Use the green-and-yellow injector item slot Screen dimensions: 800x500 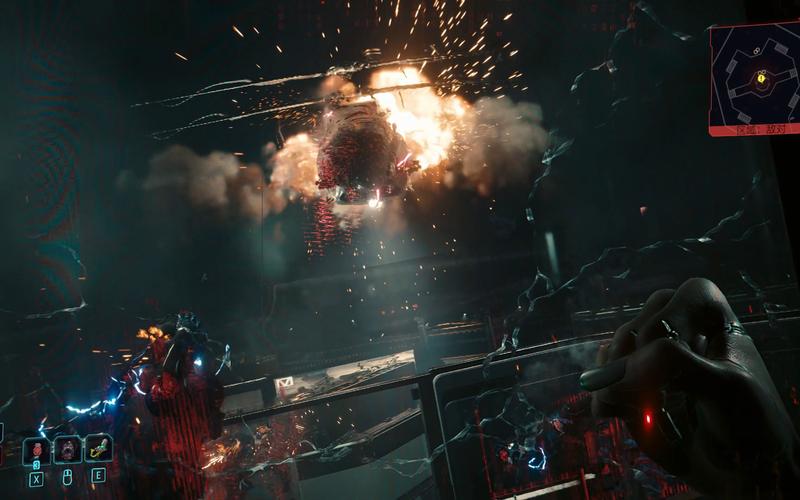pyautogui.click(x=98, y=449)
